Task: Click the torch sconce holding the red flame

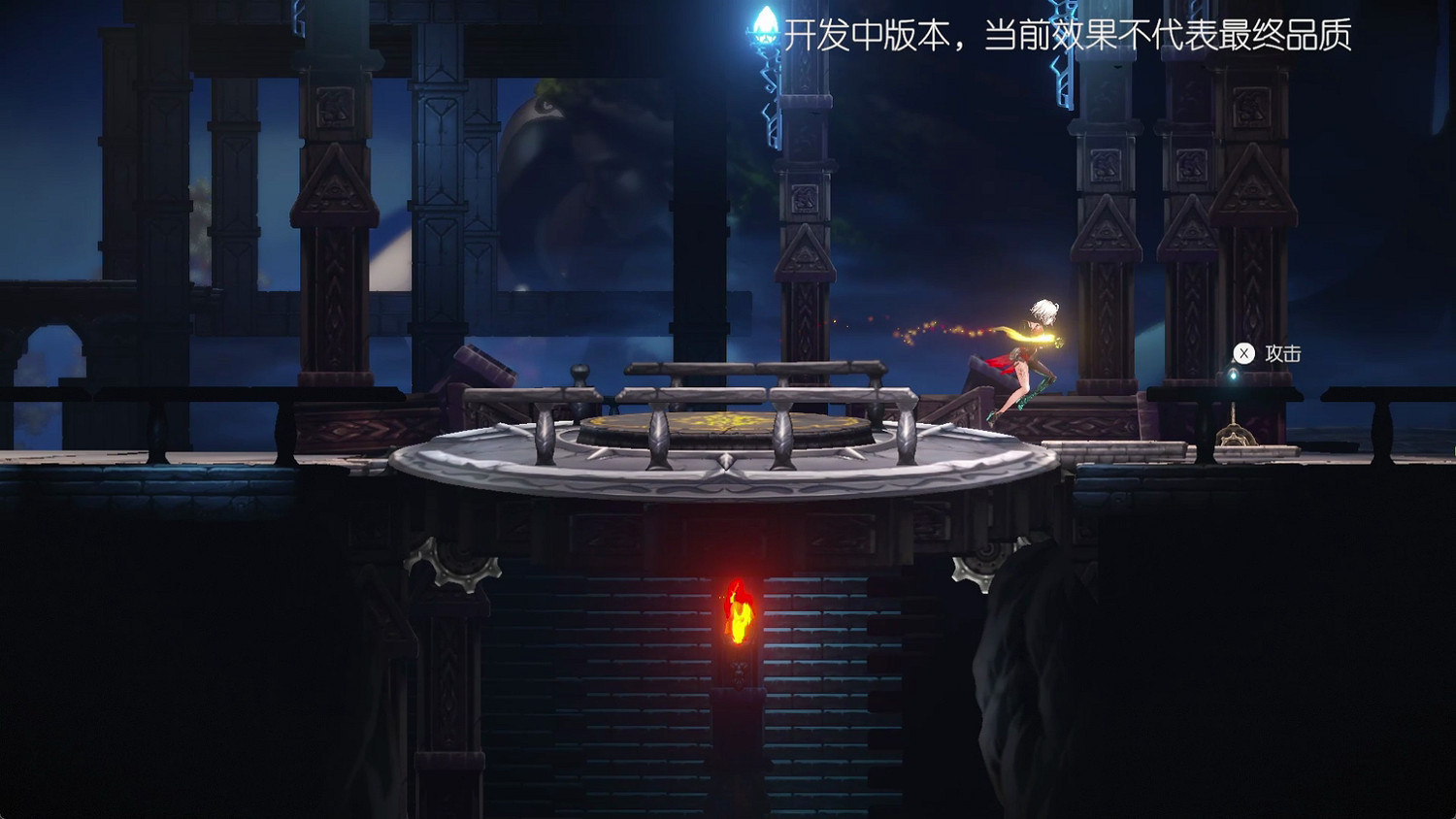Action: [739, 670]
